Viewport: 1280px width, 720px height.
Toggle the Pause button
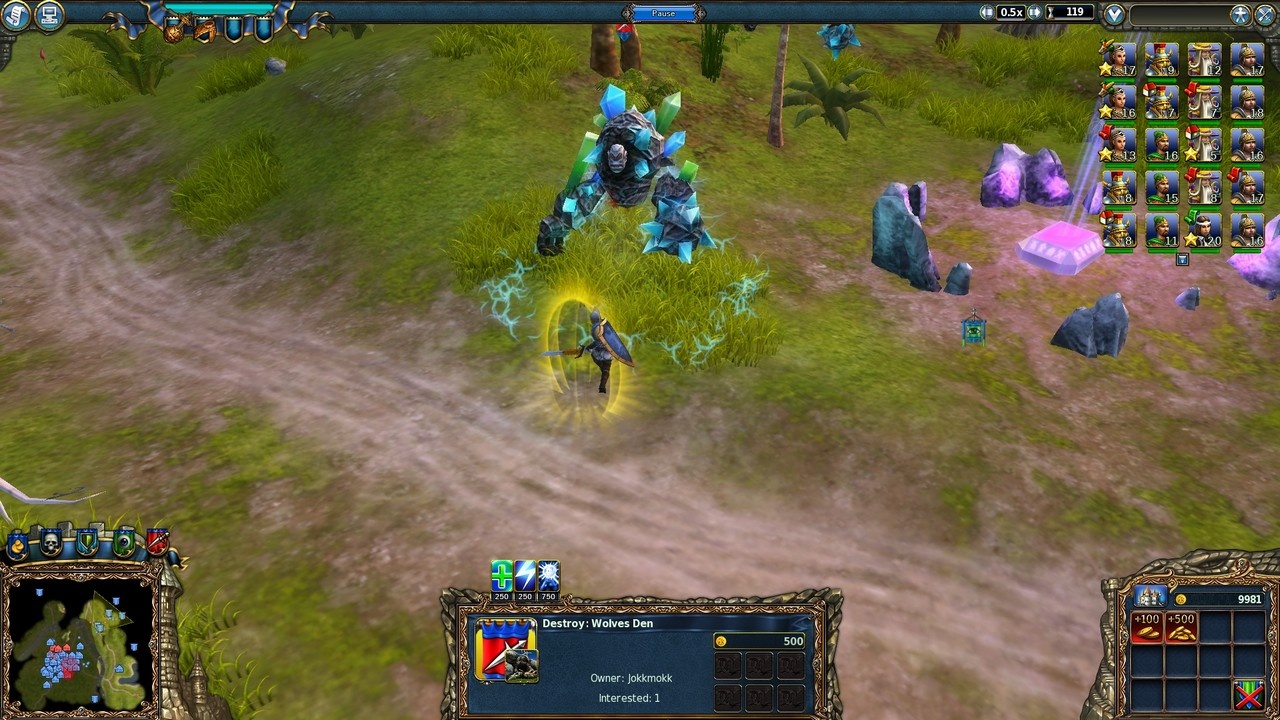point(662,12)
